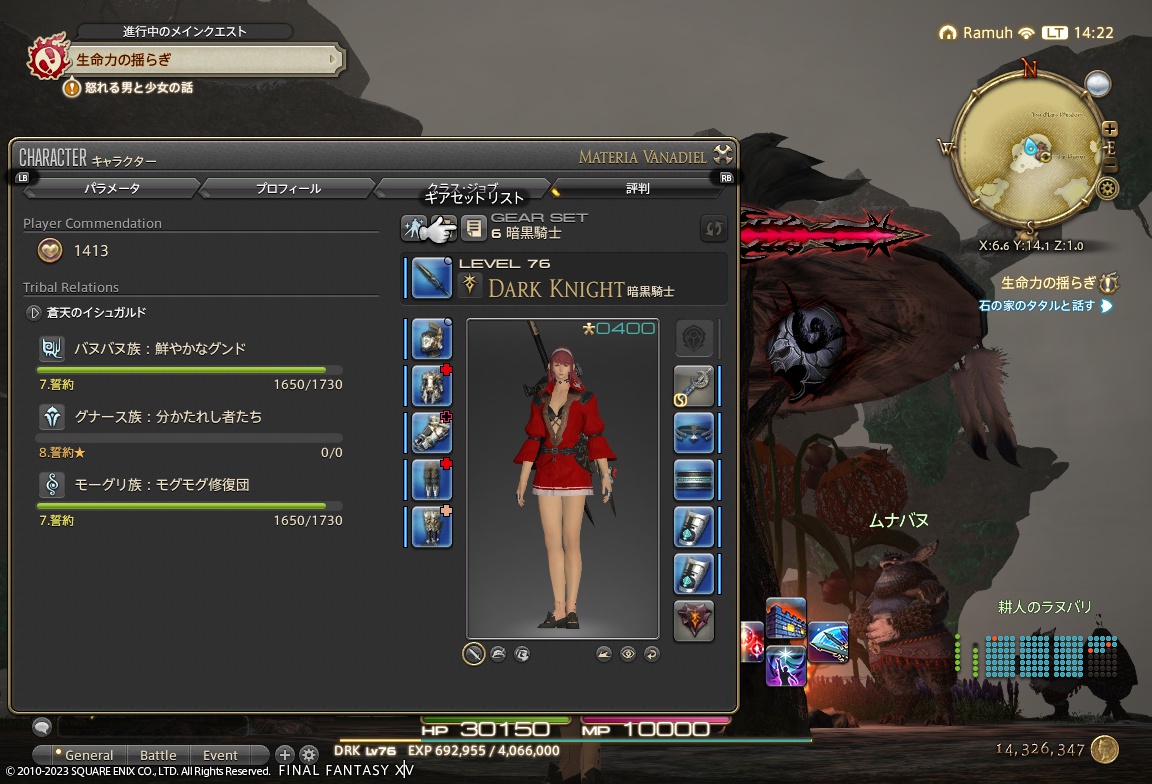Click the update gear set button
The image size is (1152, 784).
[x=713, y=229]
